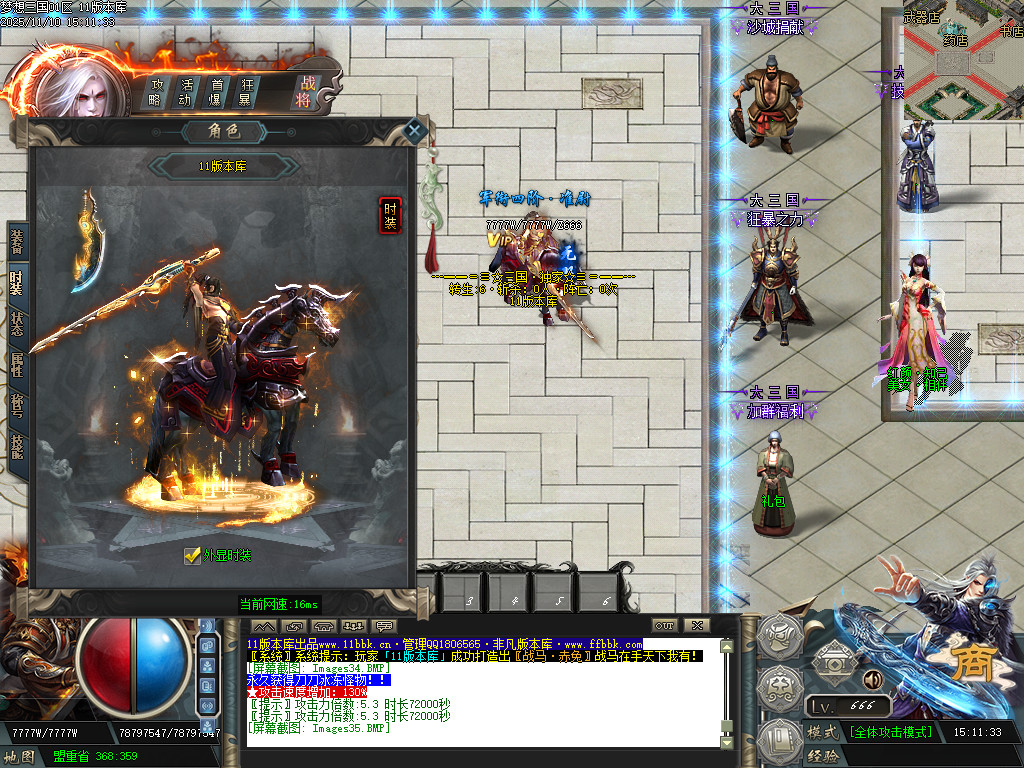Open the 攻略 guide button
The width and height of the screenshot is (1024, 768).
[x=157, y=92]
